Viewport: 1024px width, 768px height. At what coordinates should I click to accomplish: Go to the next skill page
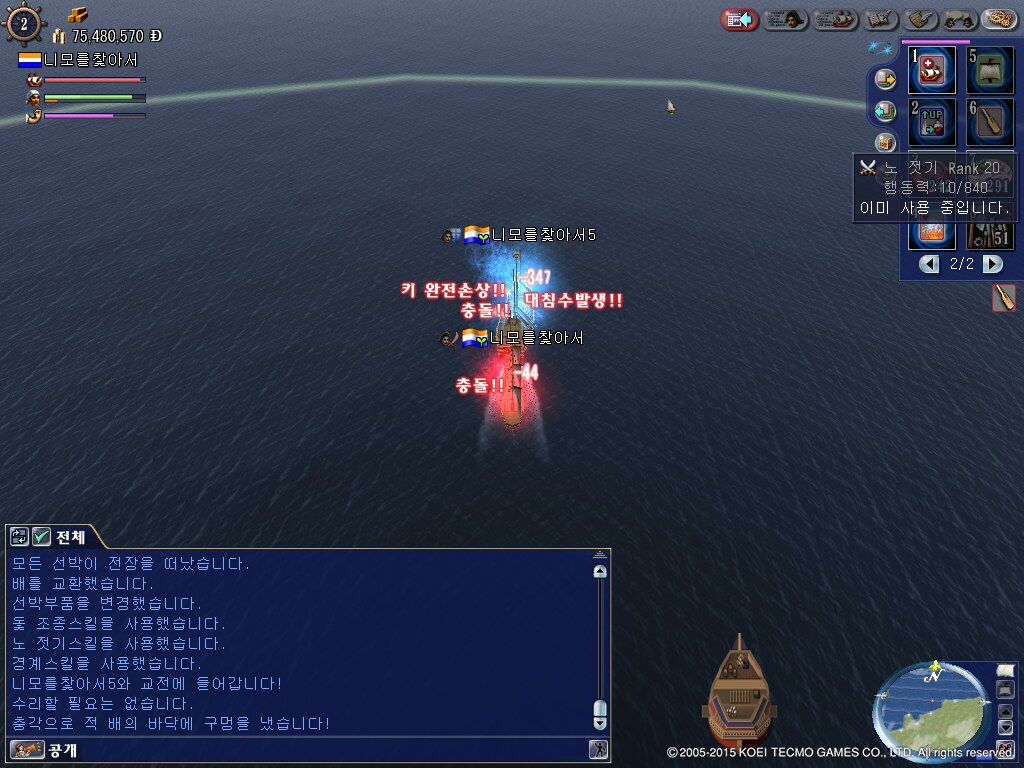click(992, 264)
